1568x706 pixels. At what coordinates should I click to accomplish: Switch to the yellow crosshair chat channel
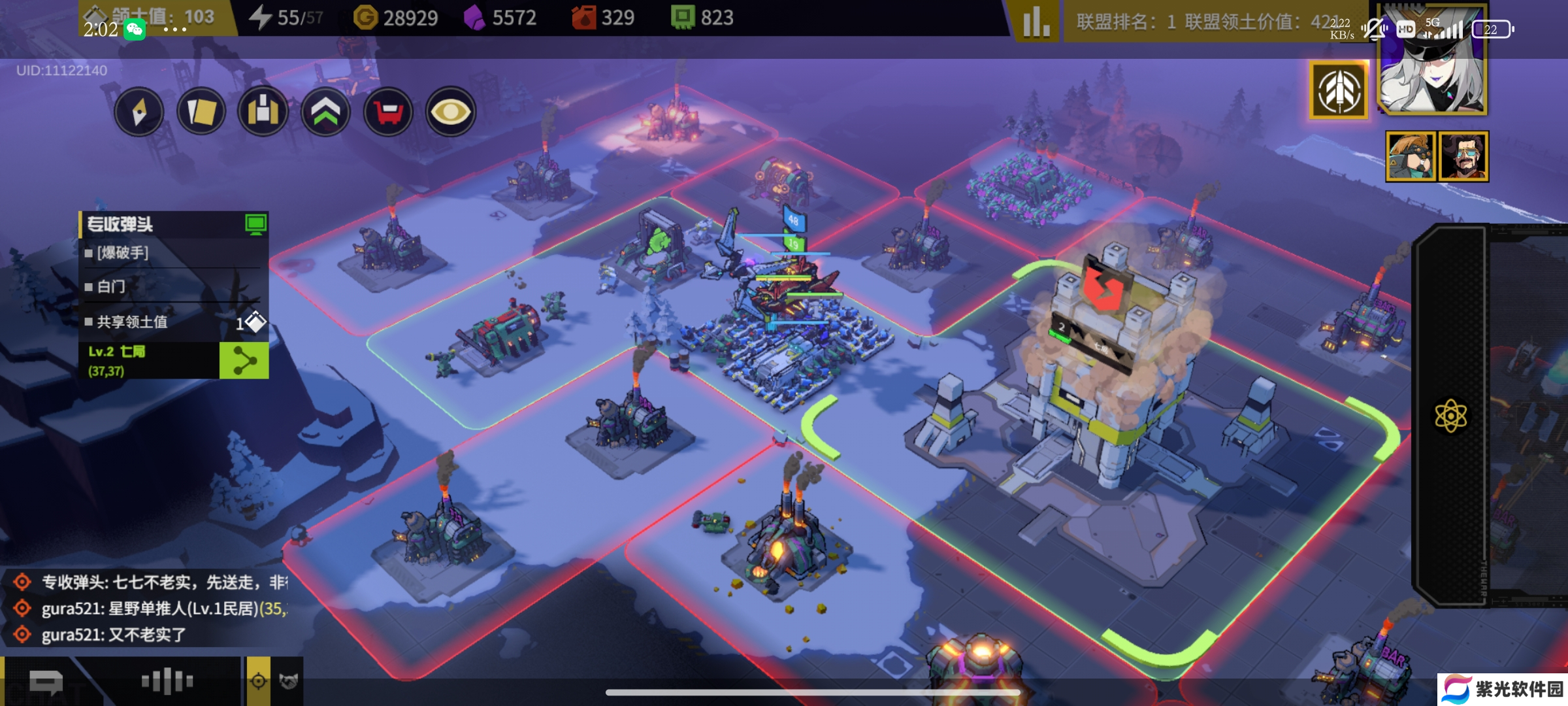point(259,681)
